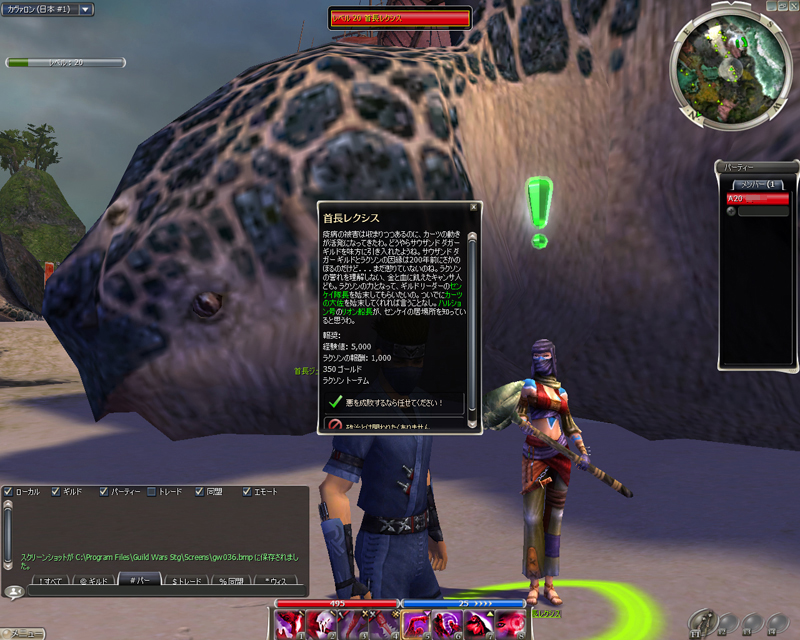The height and width of the screenshot is (640, 800).
Task: Activate skill slot 1 on the skill bar
Action: (291, 624)
